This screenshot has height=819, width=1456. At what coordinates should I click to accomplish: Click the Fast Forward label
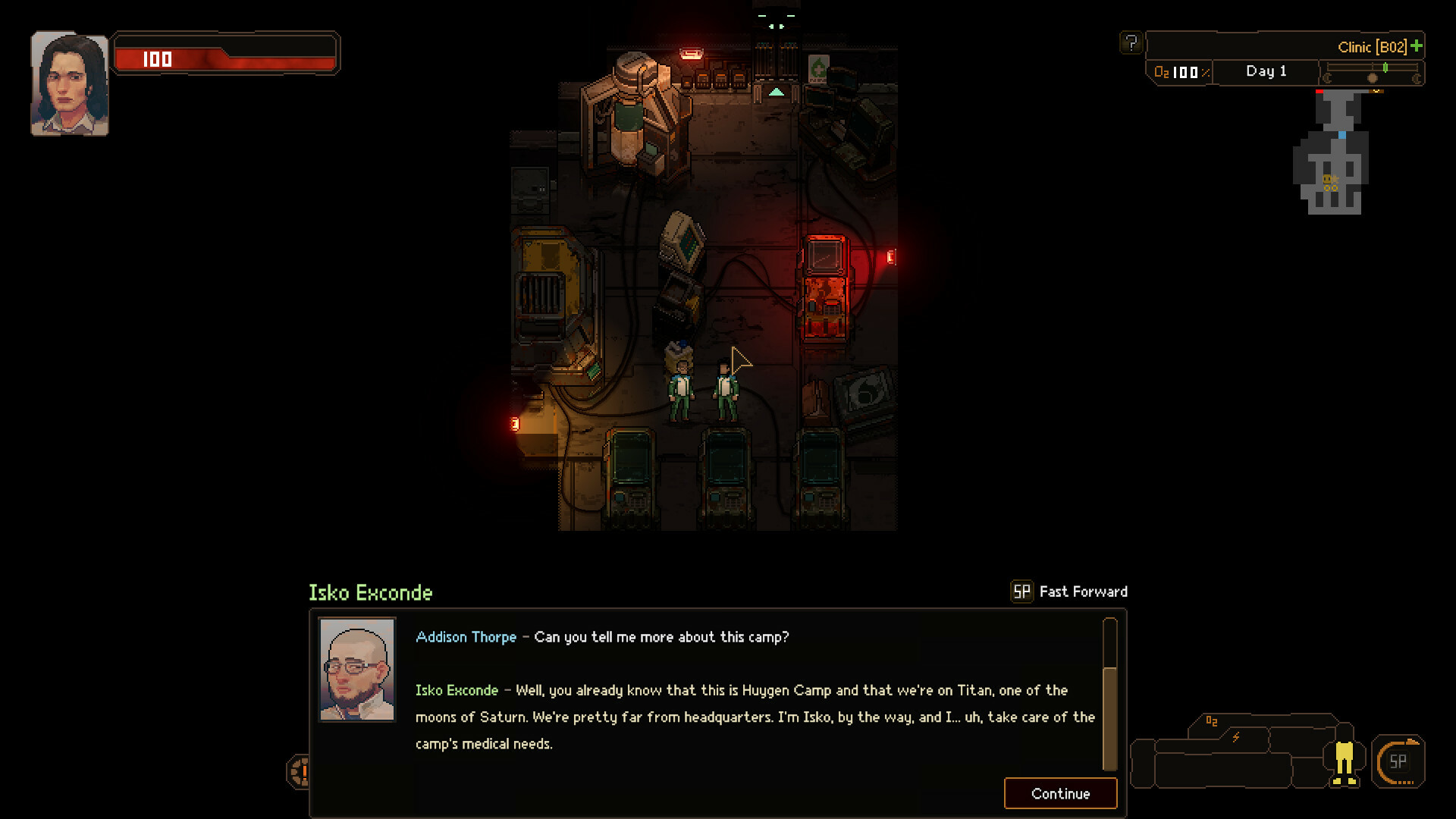point(1082,591)
